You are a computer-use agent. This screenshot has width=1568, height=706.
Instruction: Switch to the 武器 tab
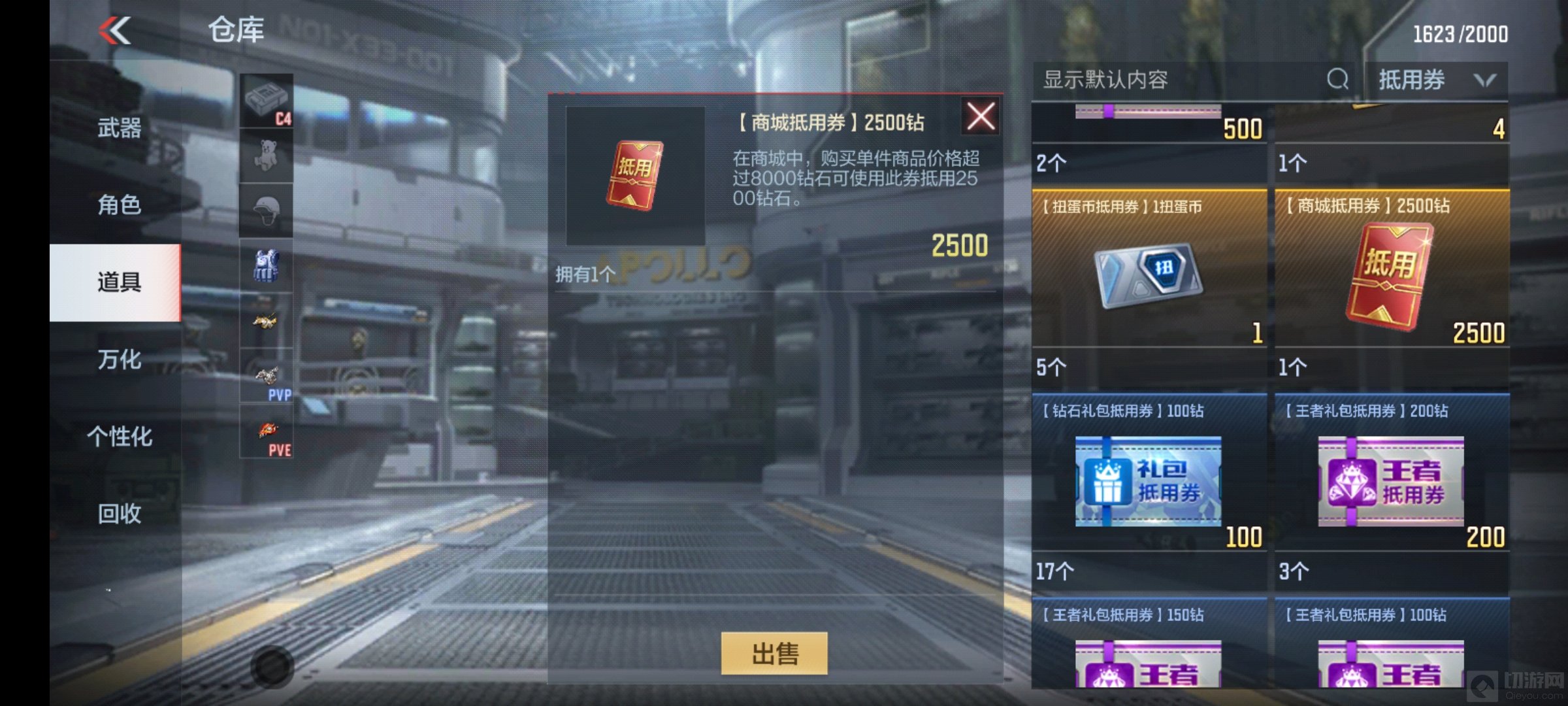(x=120, y=128)
